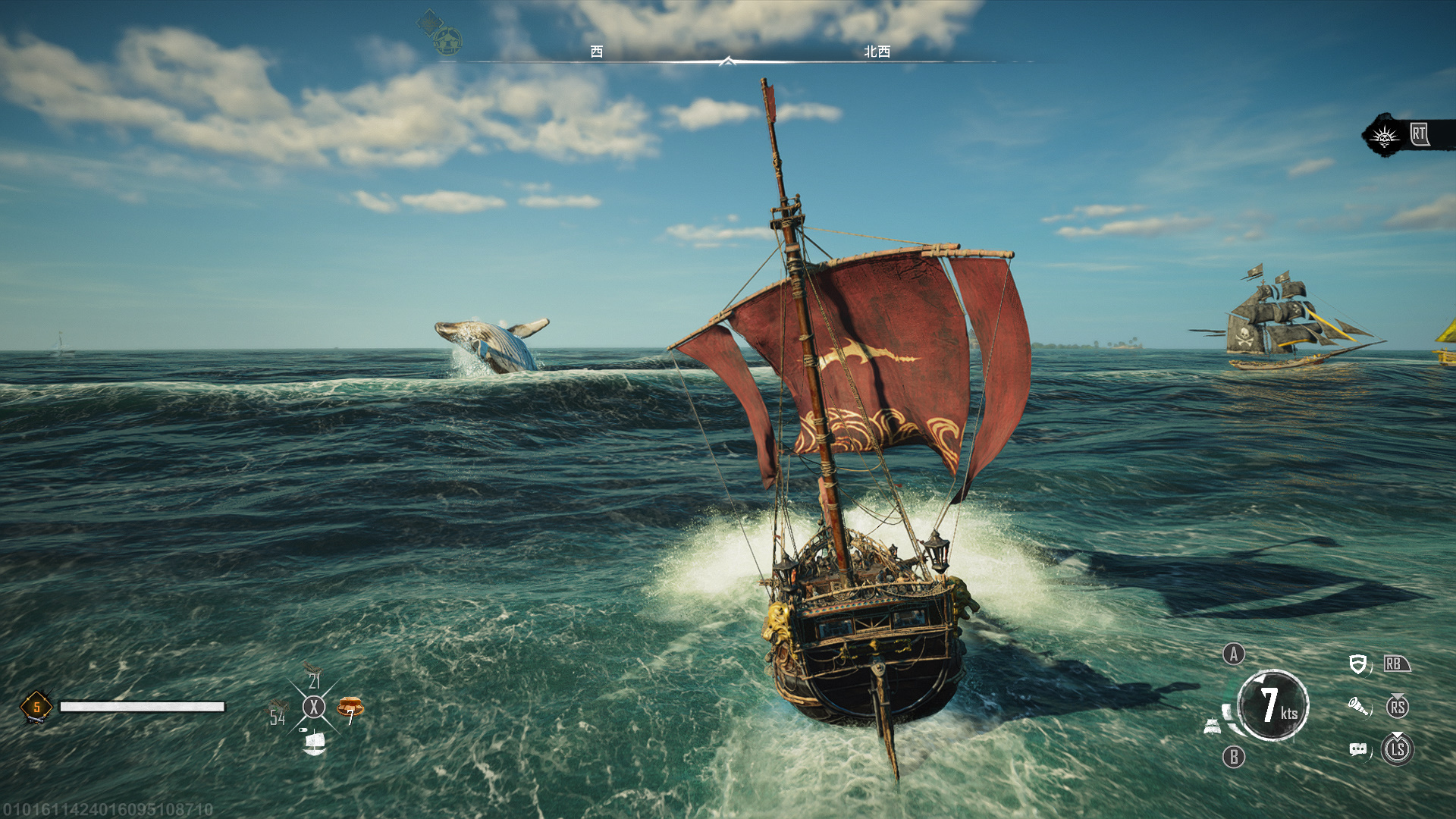
Task: Open the spyglass
Action: [x=1358, y=708]
